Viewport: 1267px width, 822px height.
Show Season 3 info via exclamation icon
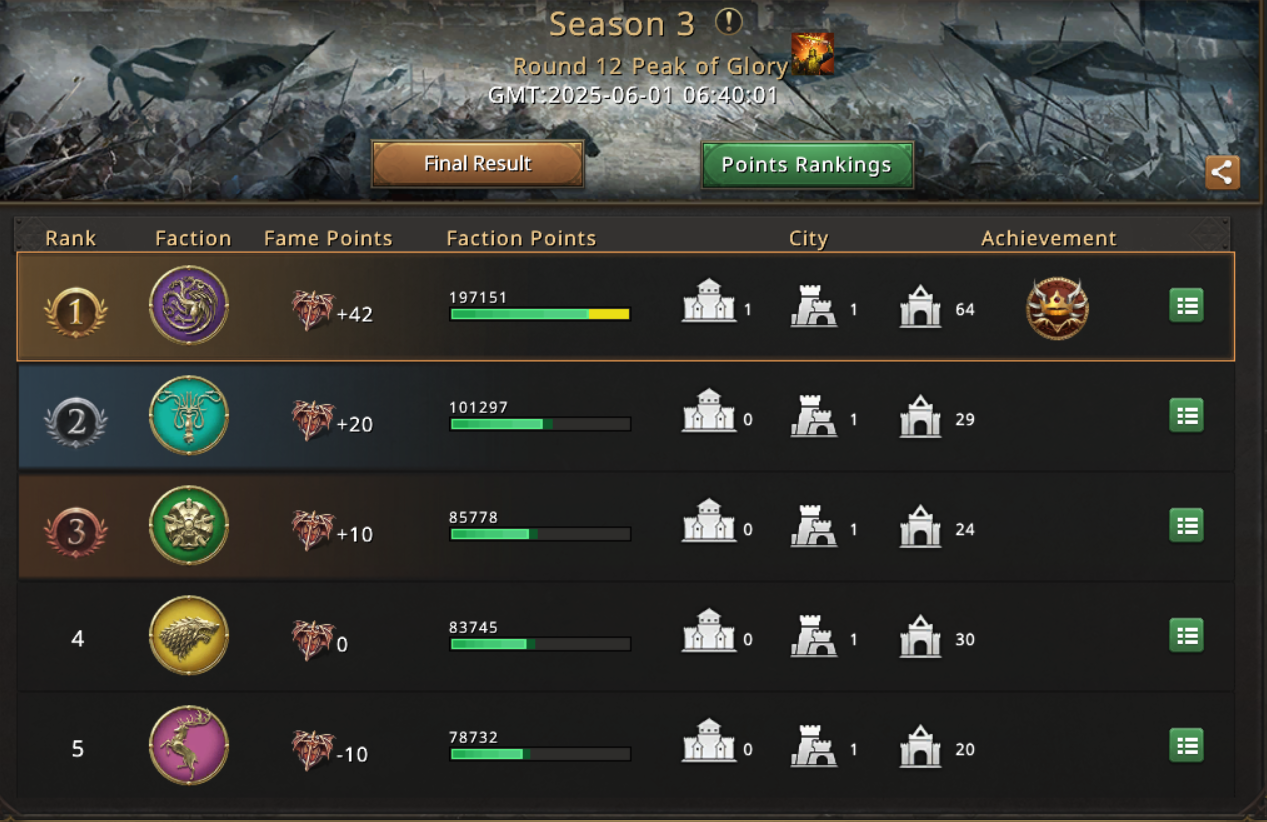coord(729,22)
